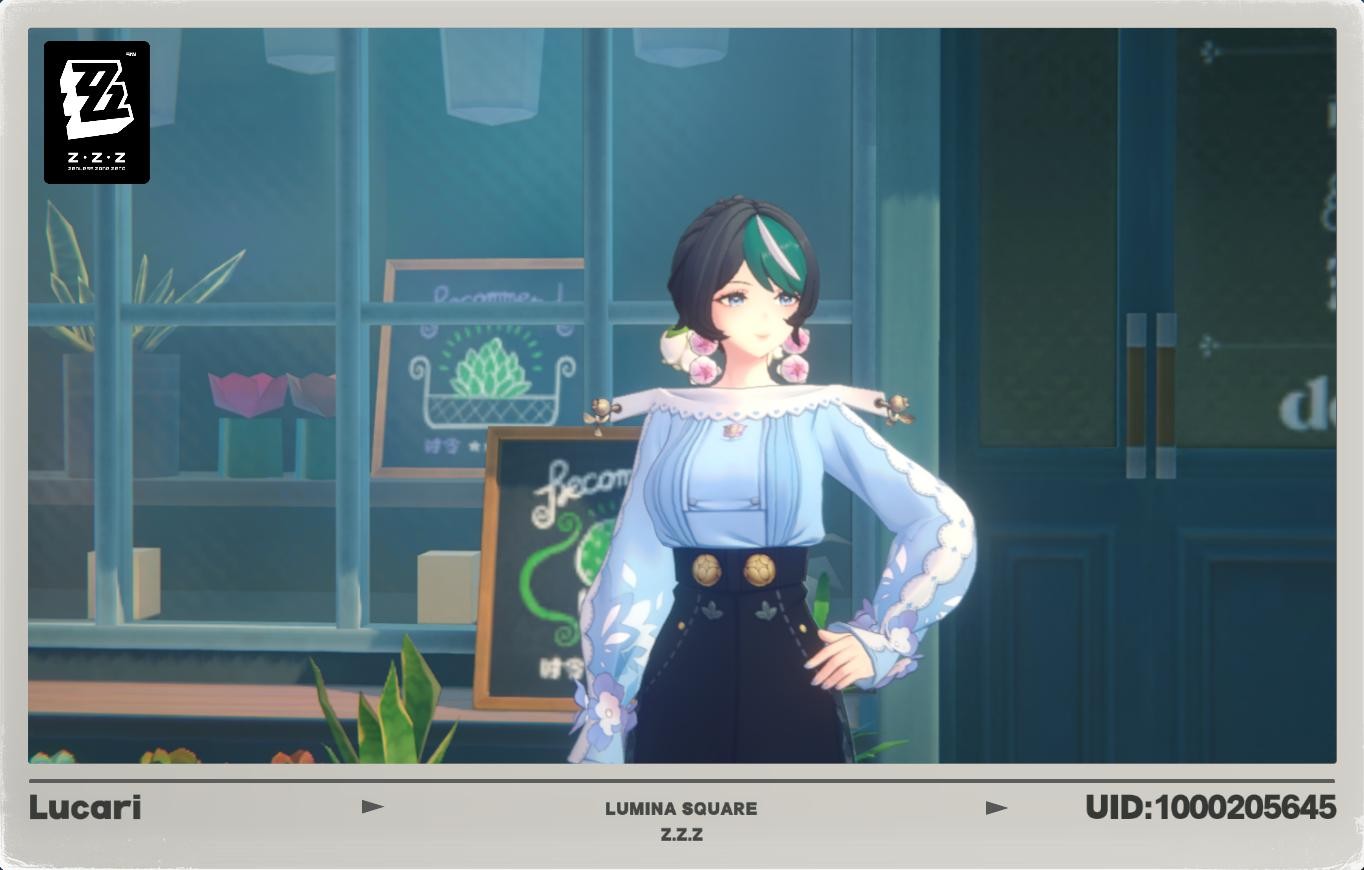Image resolution: width=1364 pixels, height=870 pixels.
Task: Select the LUMINA SQUARE label
Action: click(682, 809)
